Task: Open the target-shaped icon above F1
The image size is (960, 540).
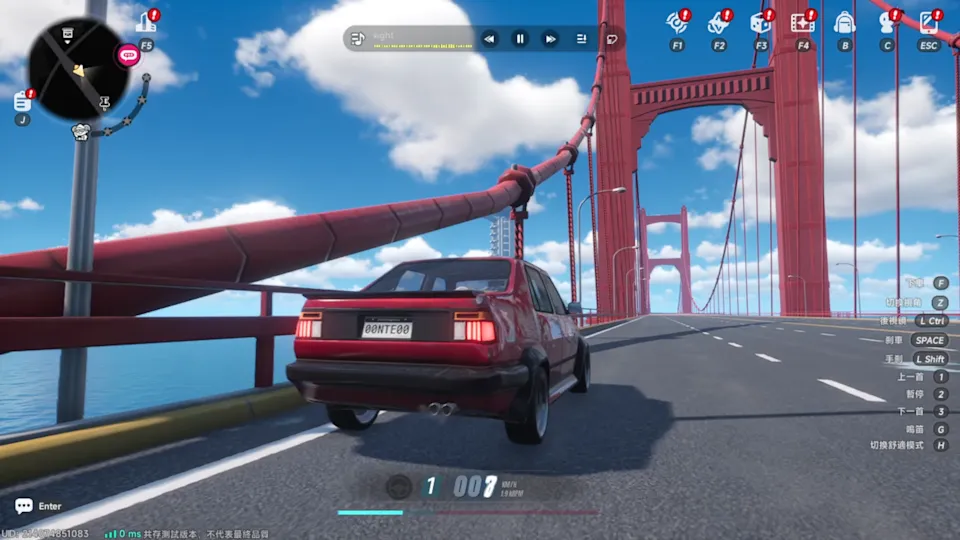Action: click(x=676, y=22)
